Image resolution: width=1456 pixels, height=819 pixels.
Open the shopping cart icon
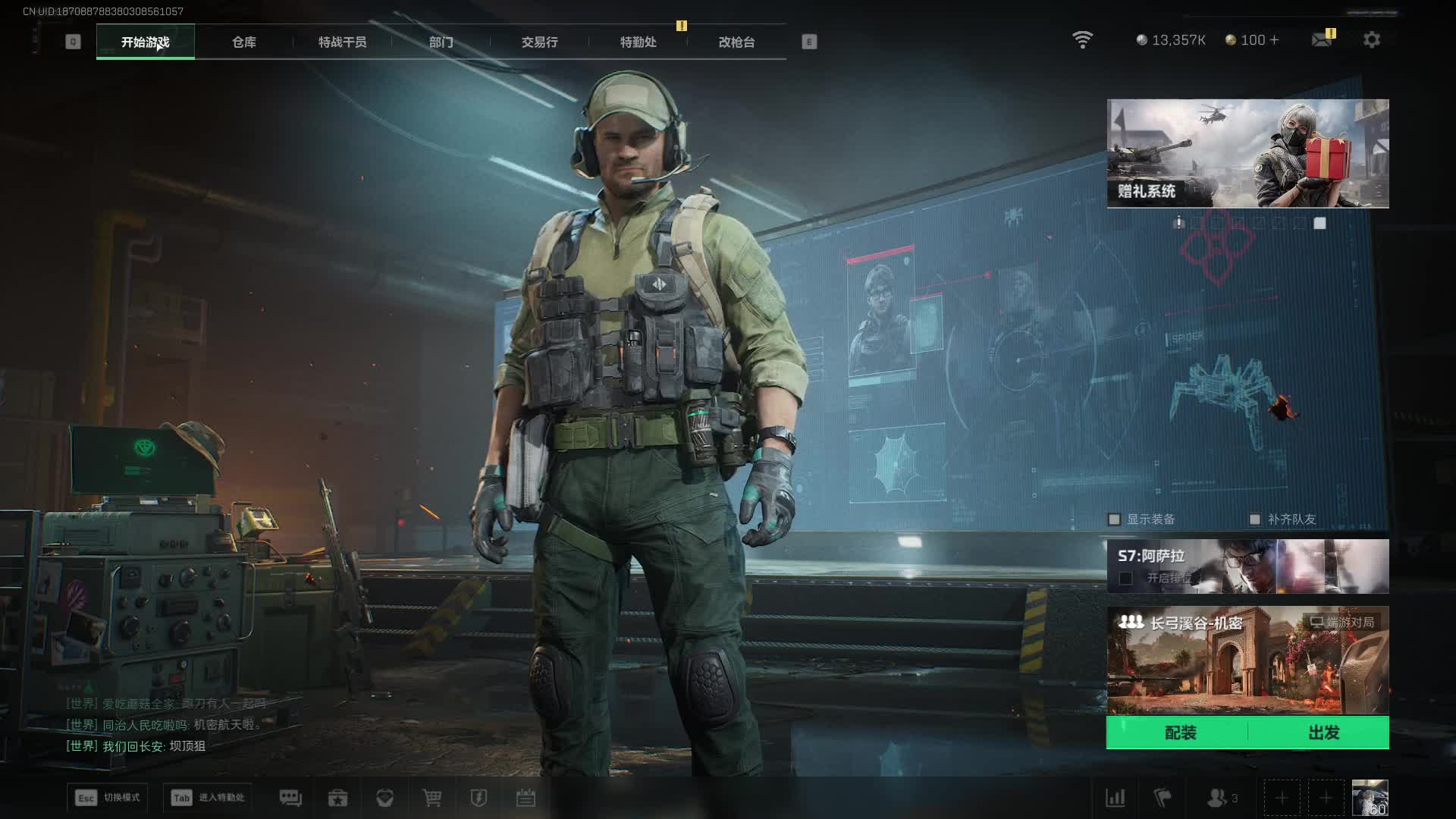[x=432, y=798]
